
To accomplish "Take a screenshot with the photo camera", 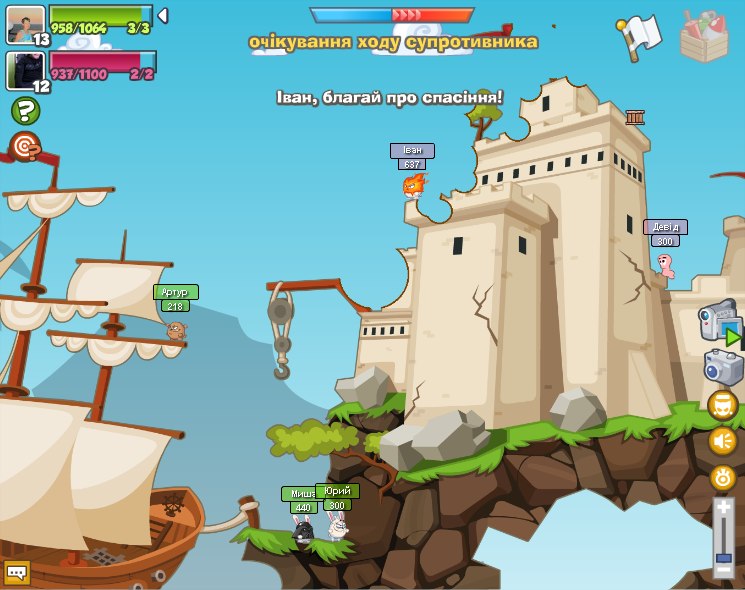I will [x=723, y=367].
